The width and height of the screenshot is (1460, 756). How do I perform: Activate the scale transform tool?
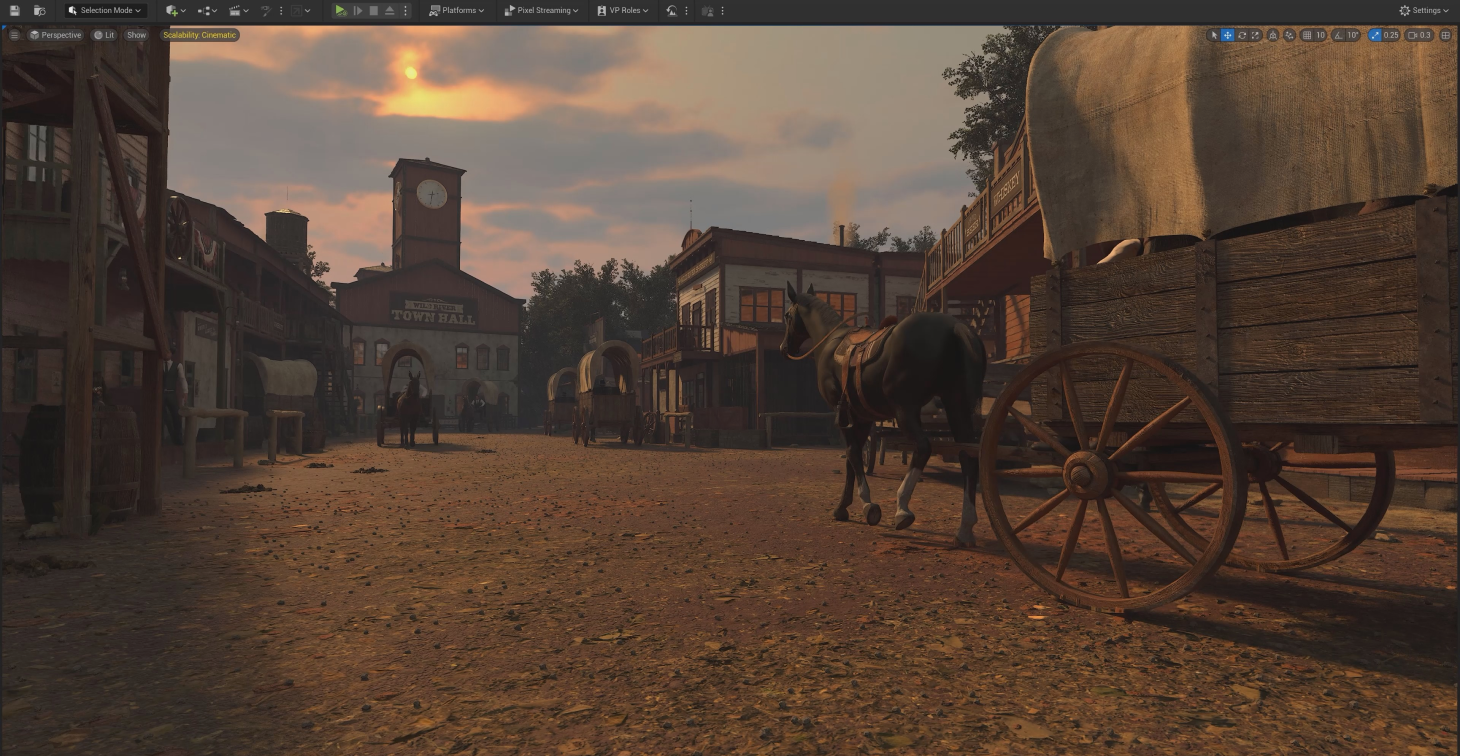point(1256,35)
